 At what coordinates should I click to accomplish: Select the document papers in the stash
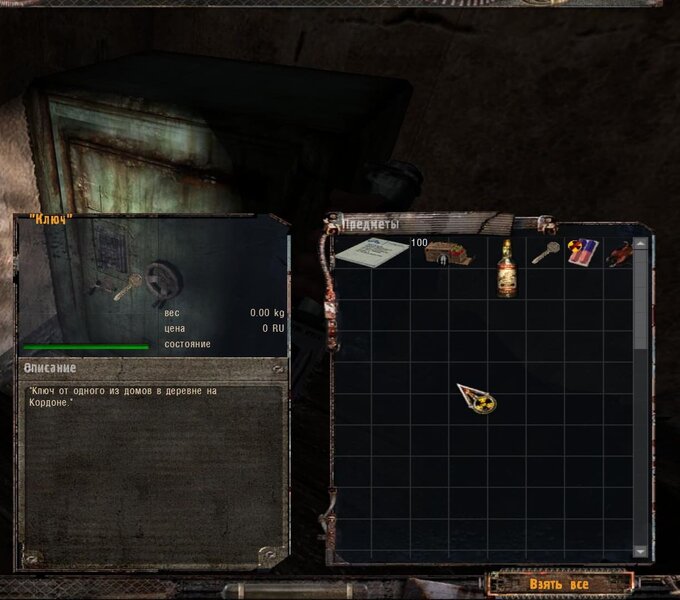371,252
